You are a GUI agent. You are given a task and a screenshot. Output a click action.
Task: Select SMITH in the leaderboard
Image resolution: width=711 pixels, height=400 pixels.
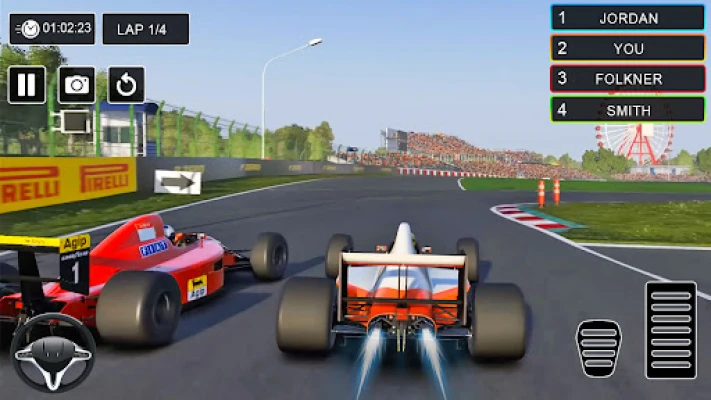pyautogui.click(x=628, y=110)
